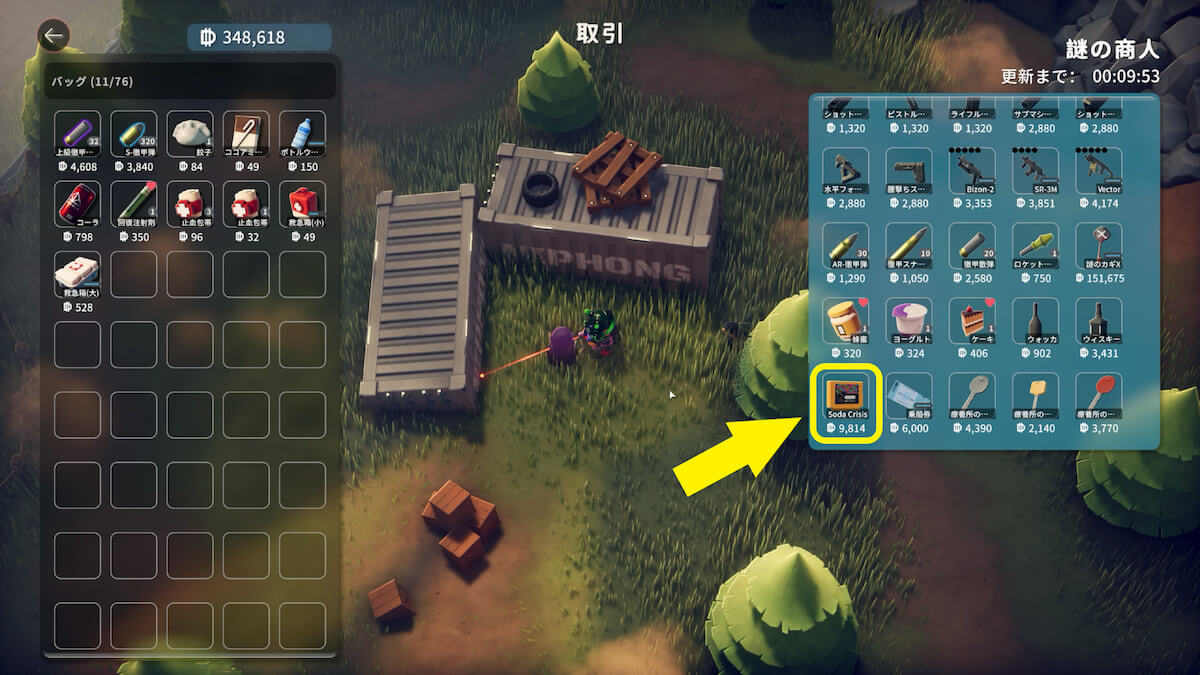
Task: Select the small red first aid kit
Action: (x=302, y=204)
